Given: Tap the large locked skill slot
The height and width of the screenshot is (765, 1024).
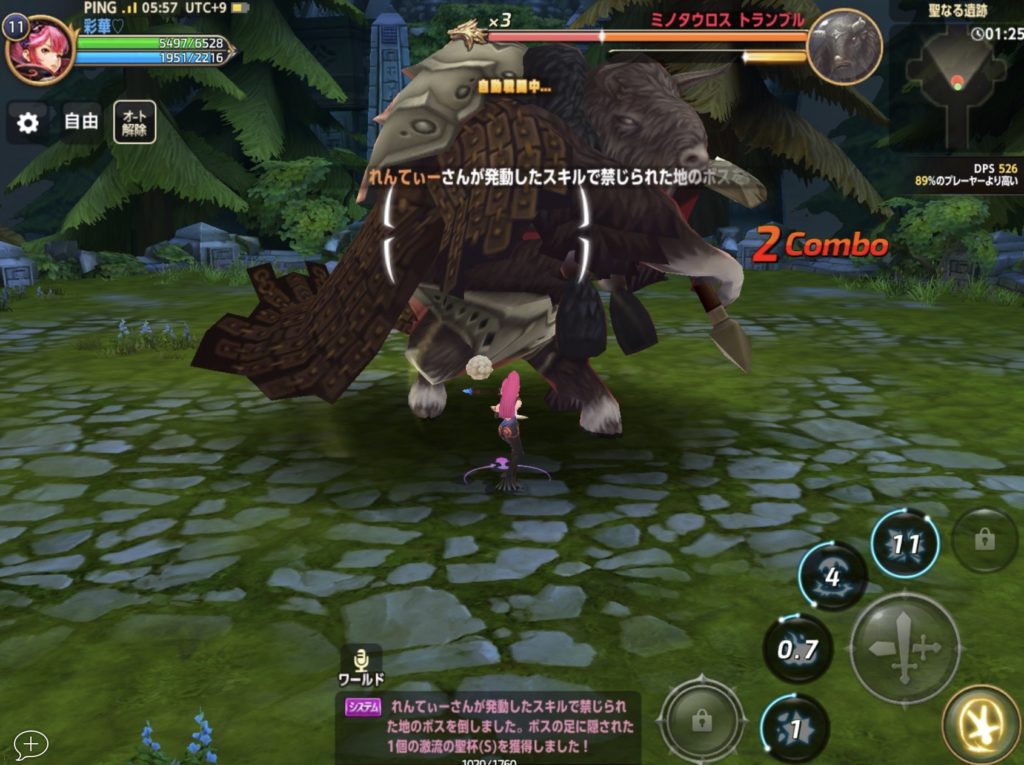Looking at the screenshot, I should pos(702,719).
